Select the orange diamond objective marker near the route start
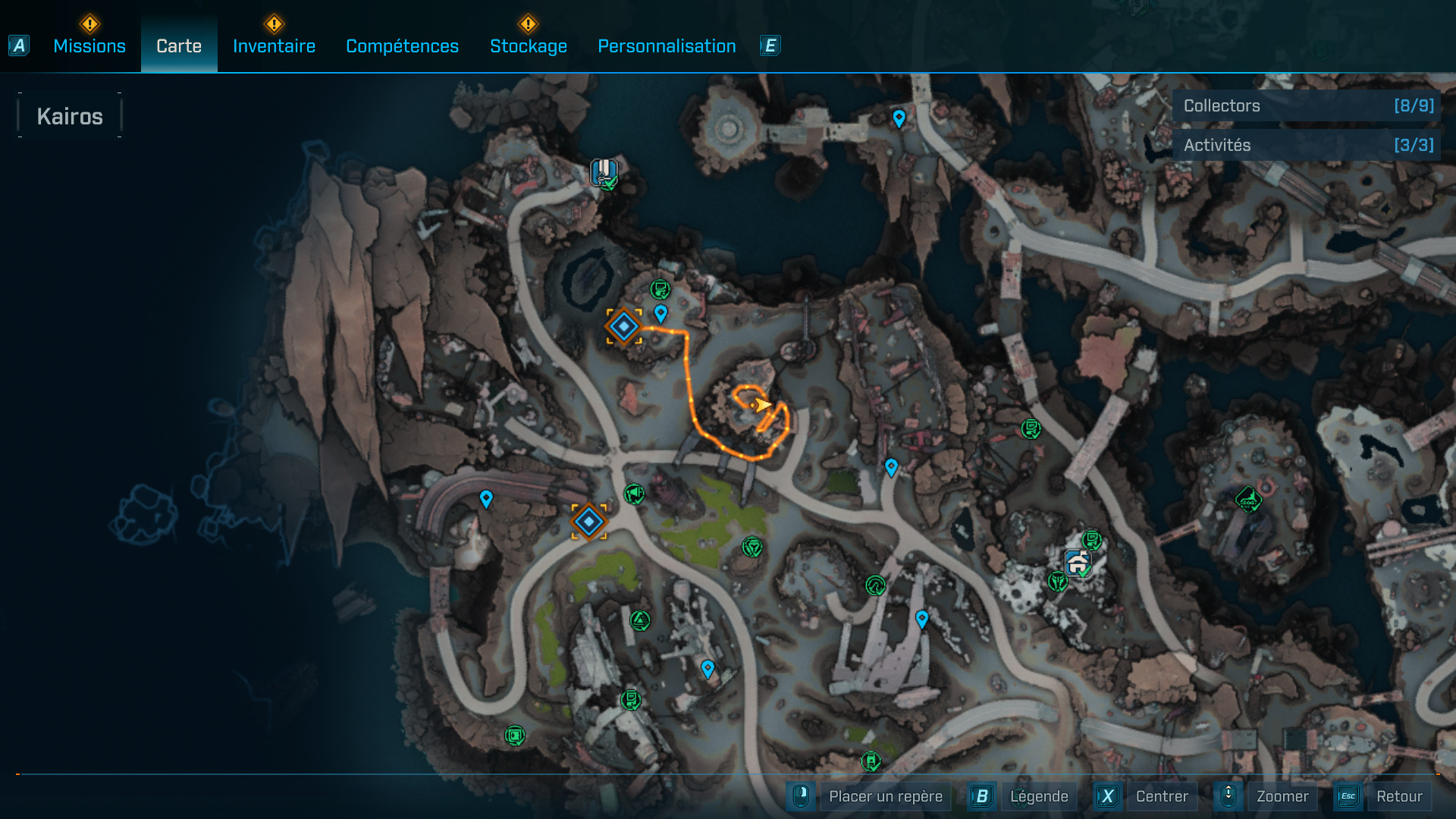 coord(623,327)
